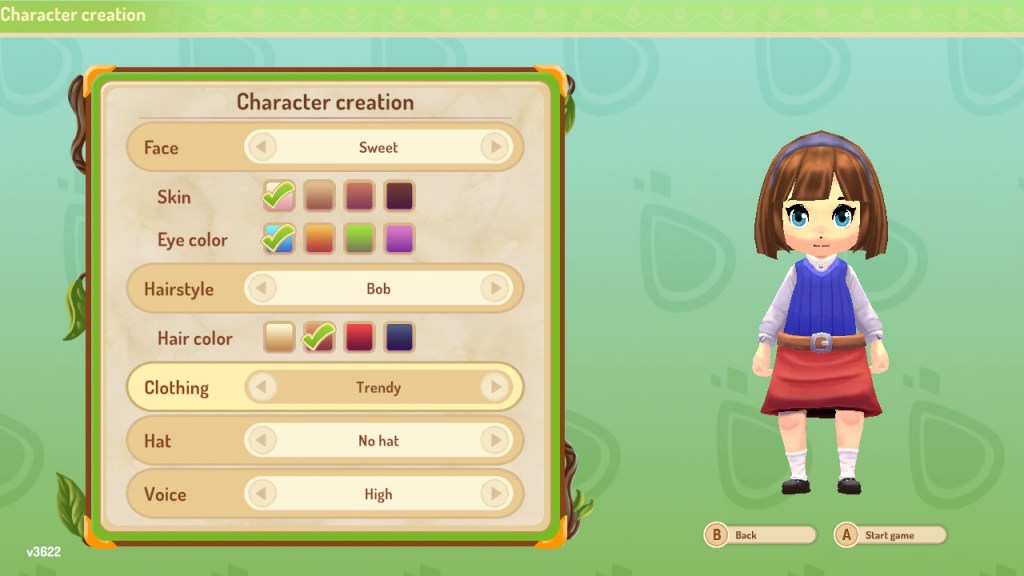Click the left arrow on Clothing row

pos(261,387)
